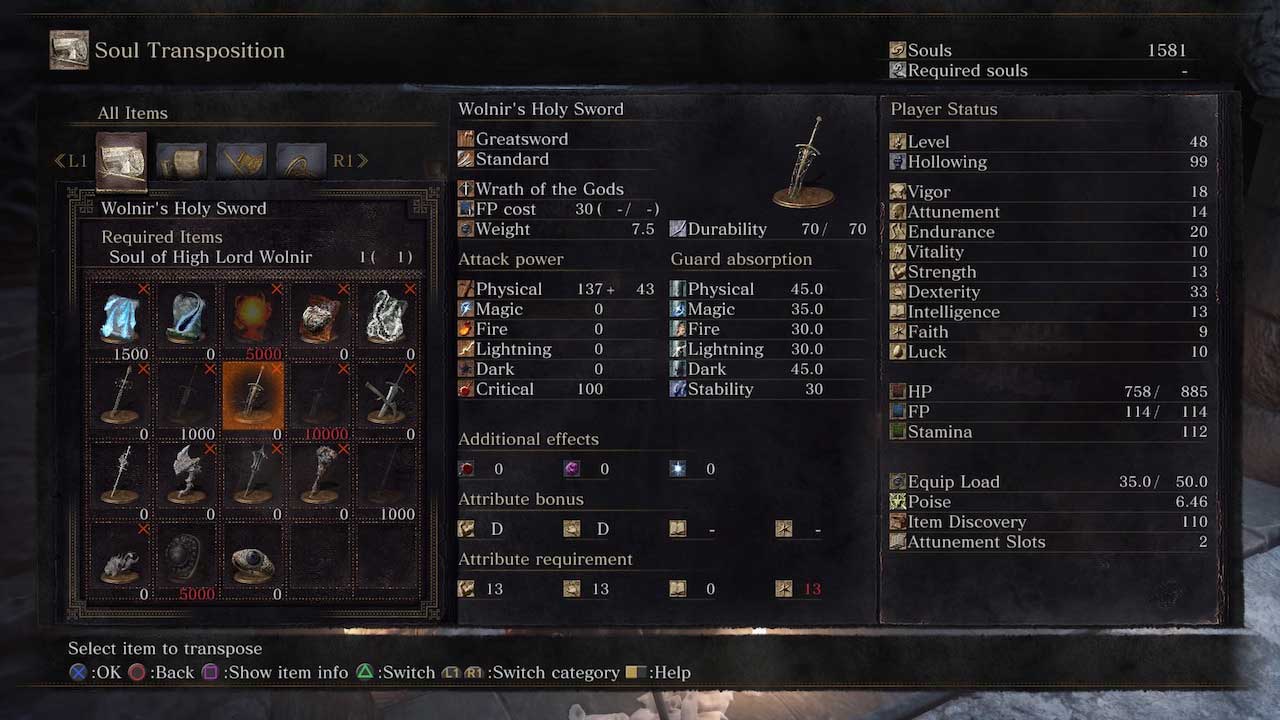Click the Durability gauge icon

click(679, 229)
